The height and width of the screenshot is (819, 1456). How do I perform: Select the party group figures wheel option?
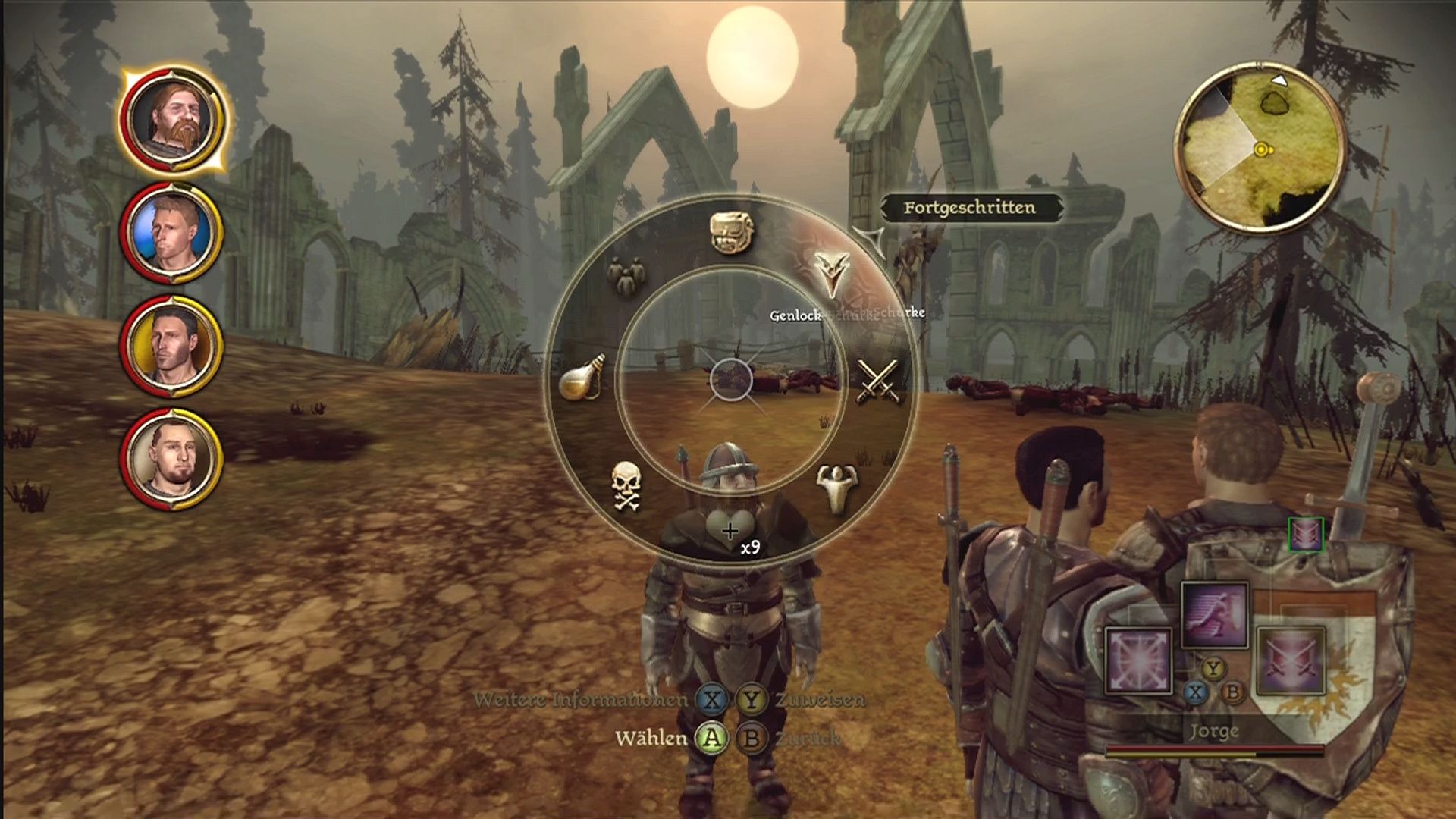coord(626,275)
